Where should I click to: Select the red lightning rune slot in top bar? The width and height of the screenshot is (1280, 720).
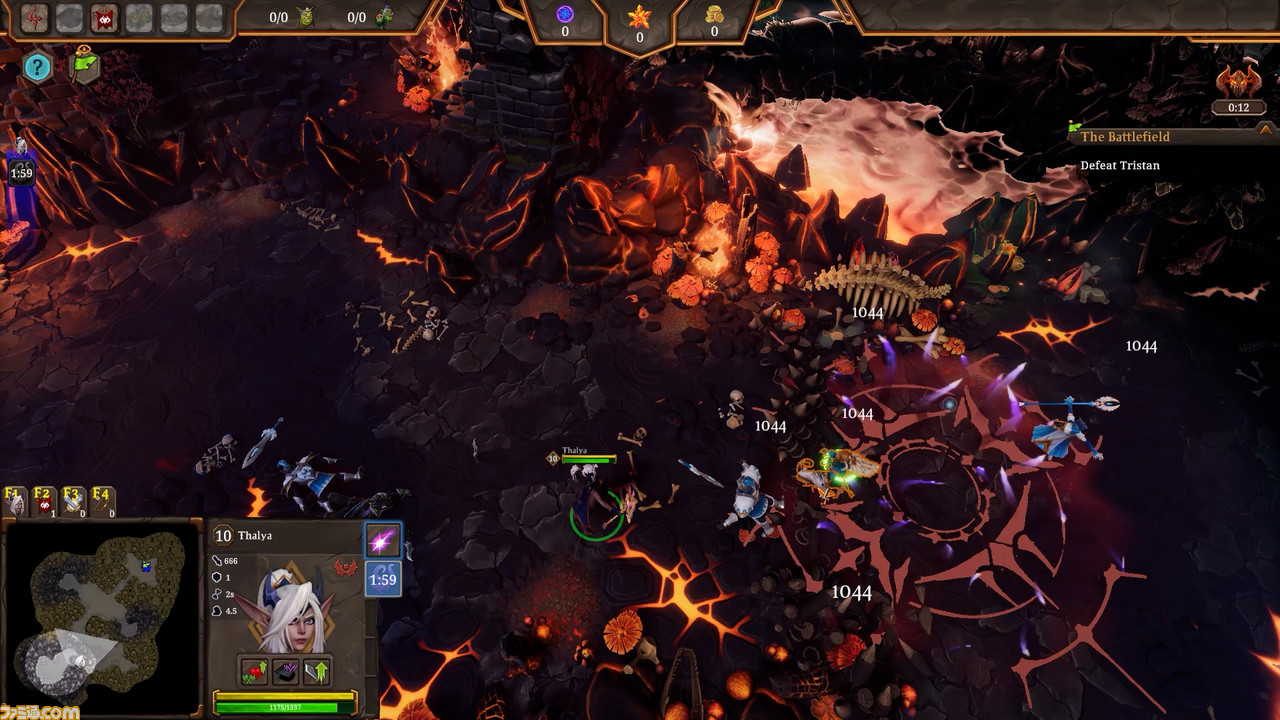[35, 17]
